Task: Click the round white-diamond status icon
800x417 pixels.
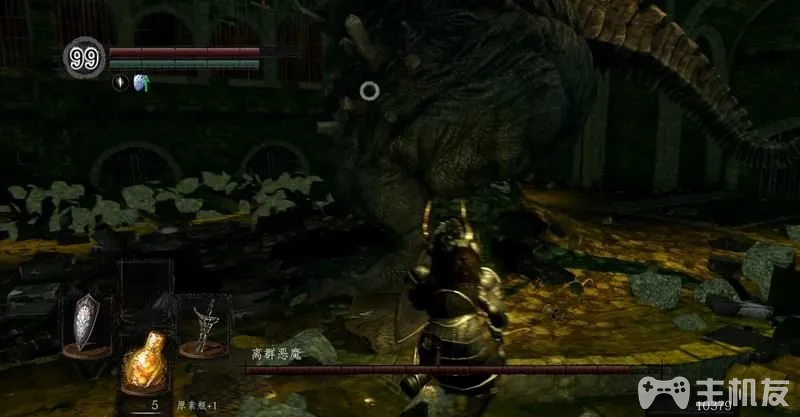Action: pos(119,84)
